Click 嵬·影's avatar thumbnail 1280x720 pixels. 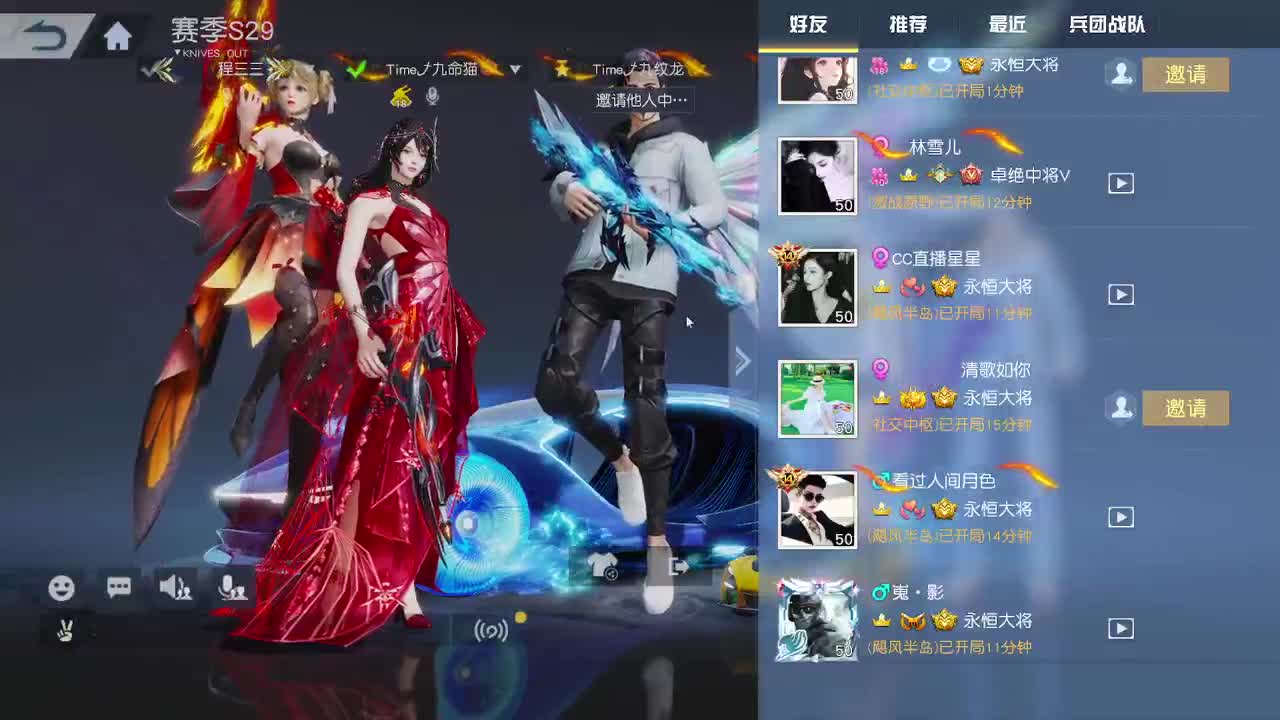tap(816, 618)
